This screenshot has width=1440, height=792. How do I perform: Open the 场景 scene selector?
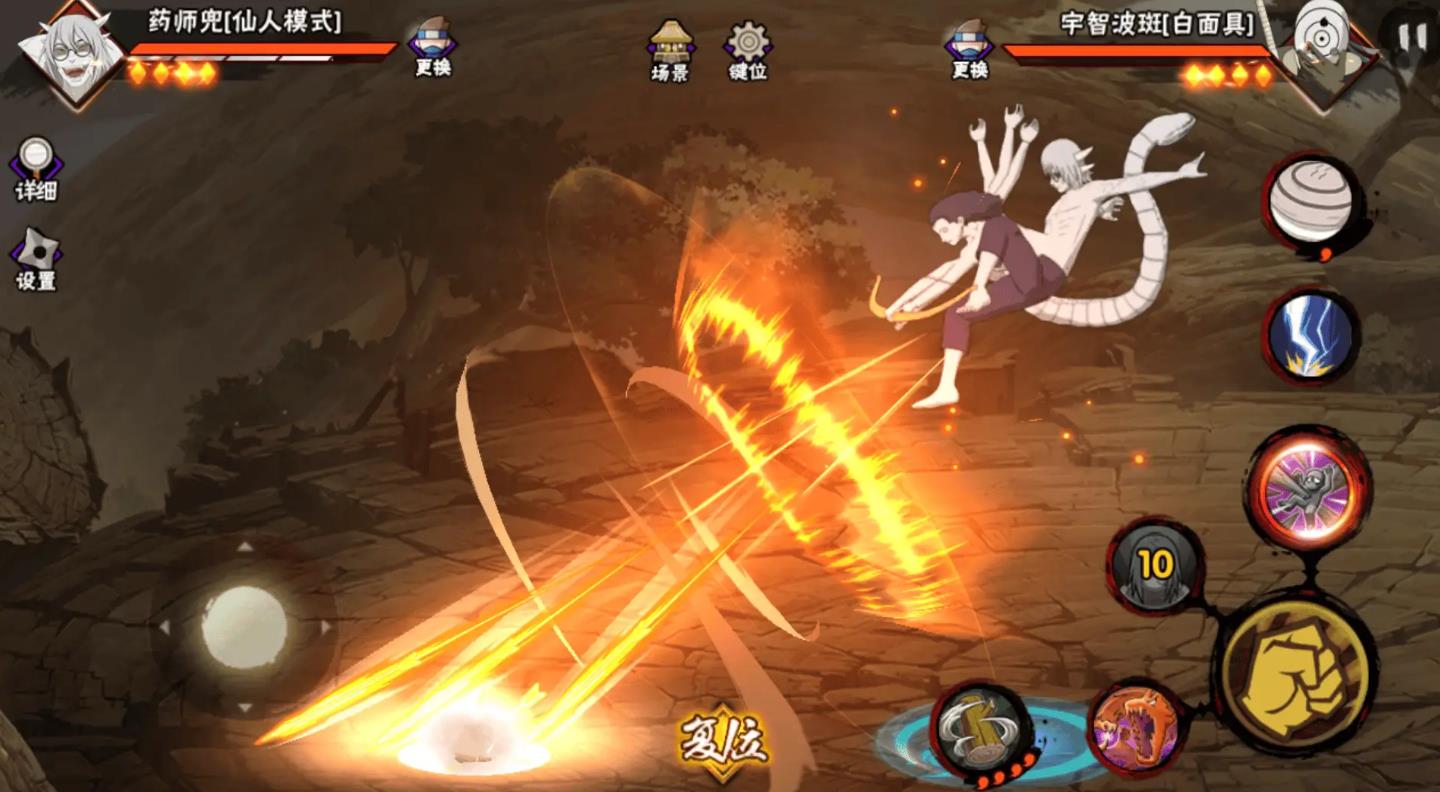tap(670, 50)
